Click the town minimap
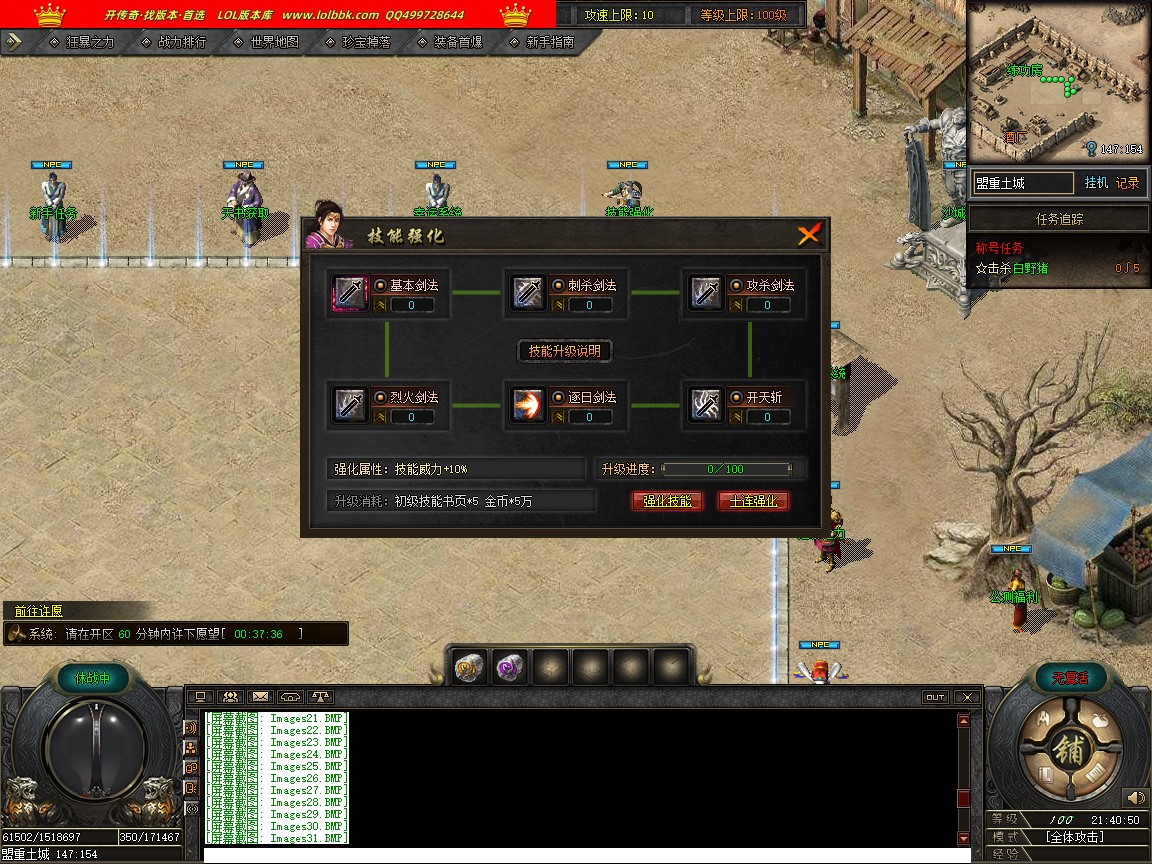Screen dimensions: 1152x864 pyautogui.click(x=1056, y=80)
